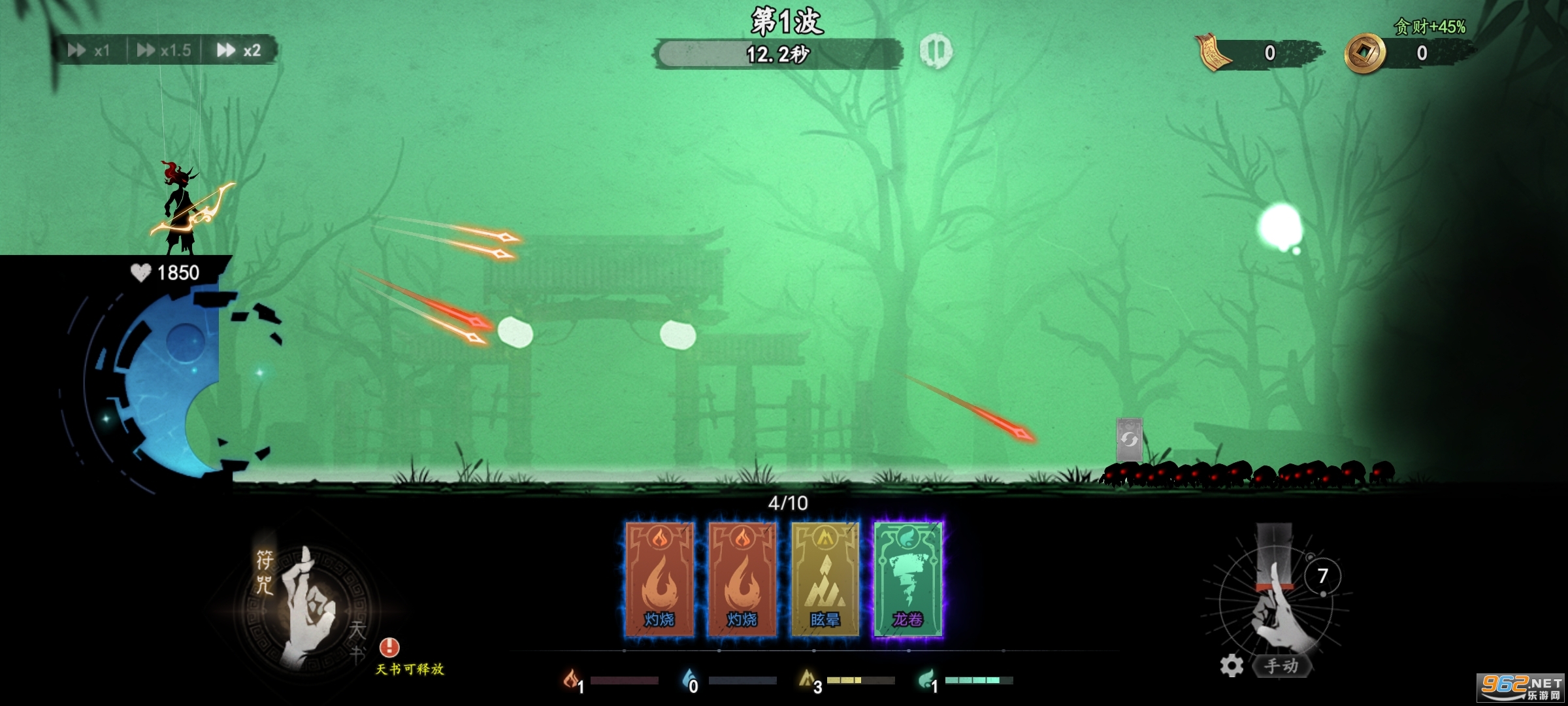
Task: Open the gear settings icon
Action: tap(1232, 665)
